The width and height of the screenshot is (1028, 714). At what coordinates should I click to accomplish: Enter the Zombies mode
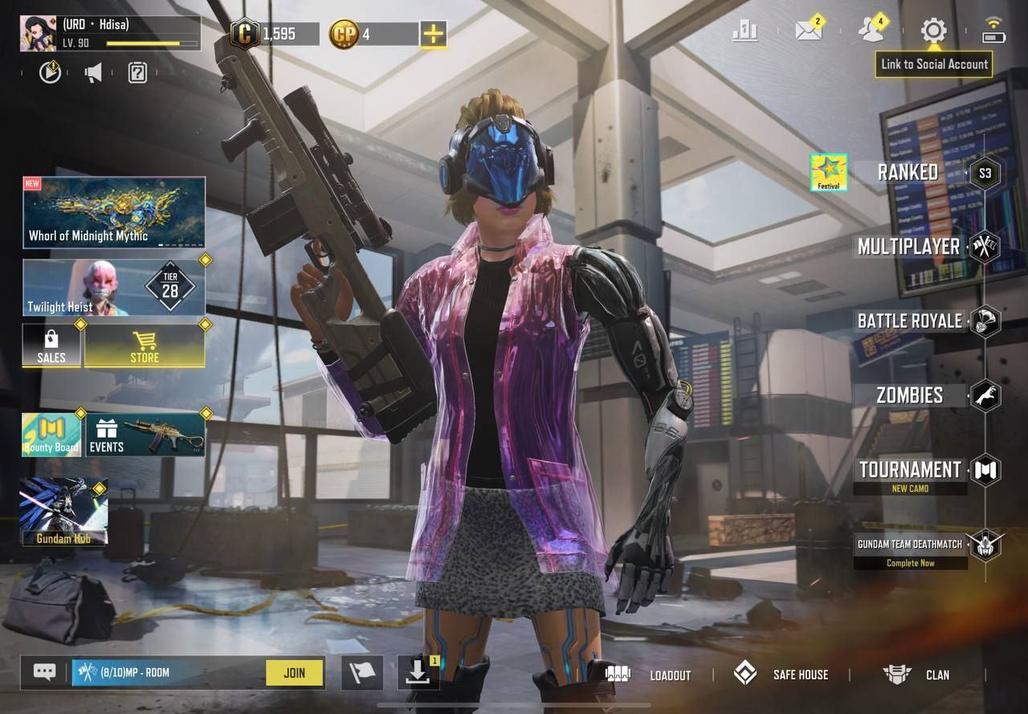click(909, 395)
